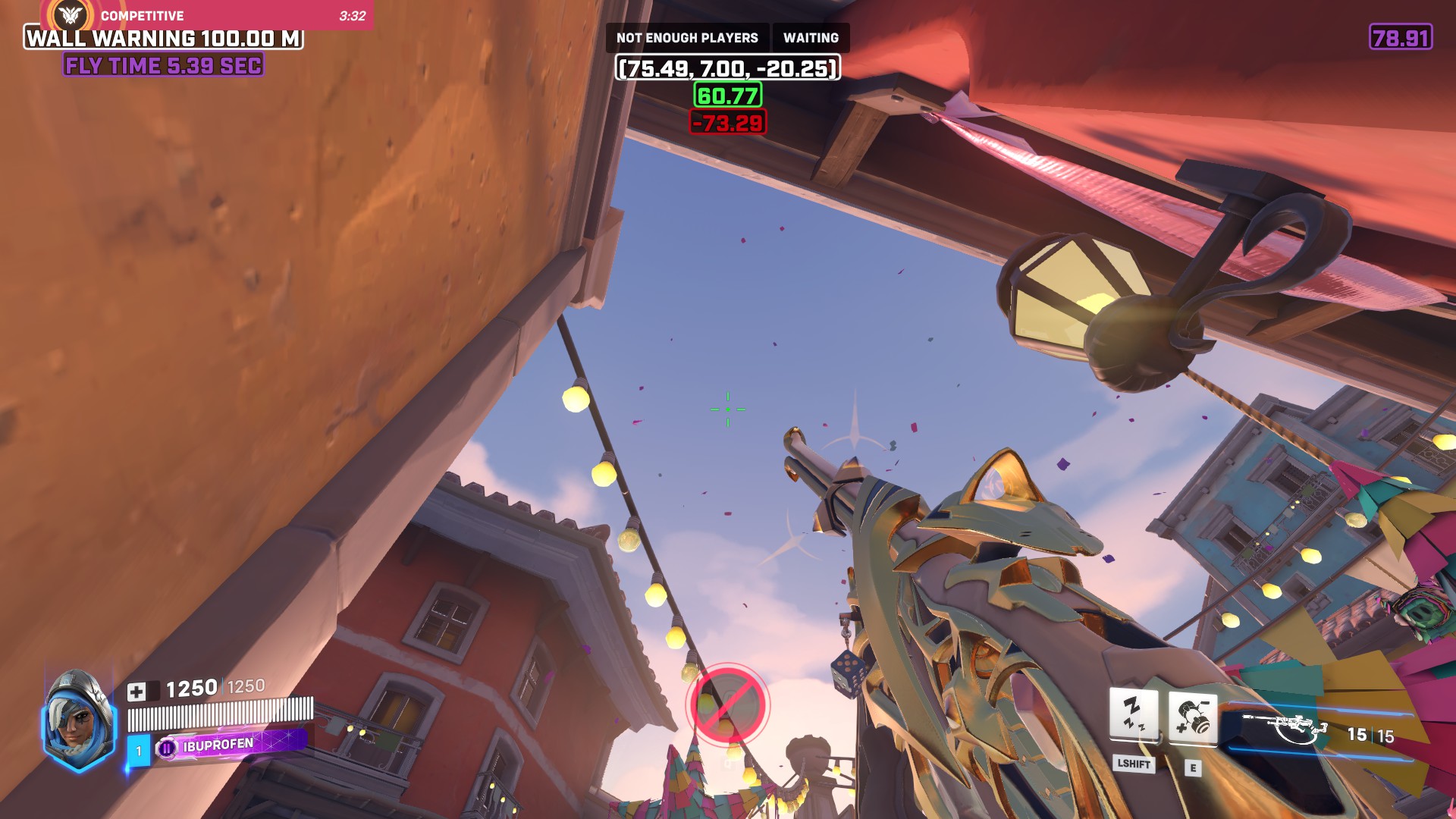Expand the NOT ENOUGH PLAYERS panel
This screenshot has height=819, width=1456.
click(x=688, y=37)
